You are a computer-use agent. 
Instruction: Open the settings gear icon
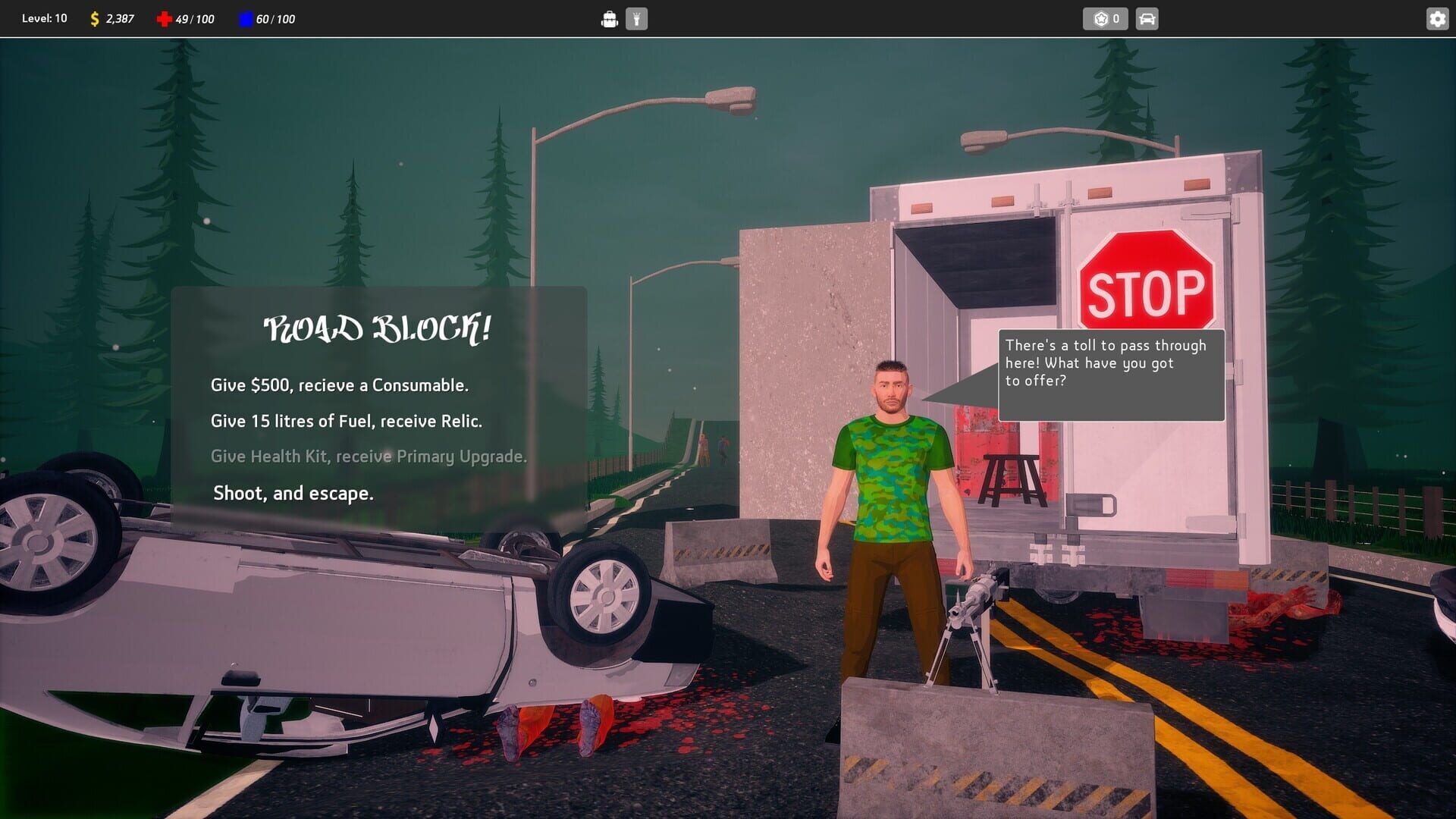(x=1438, y=18)
